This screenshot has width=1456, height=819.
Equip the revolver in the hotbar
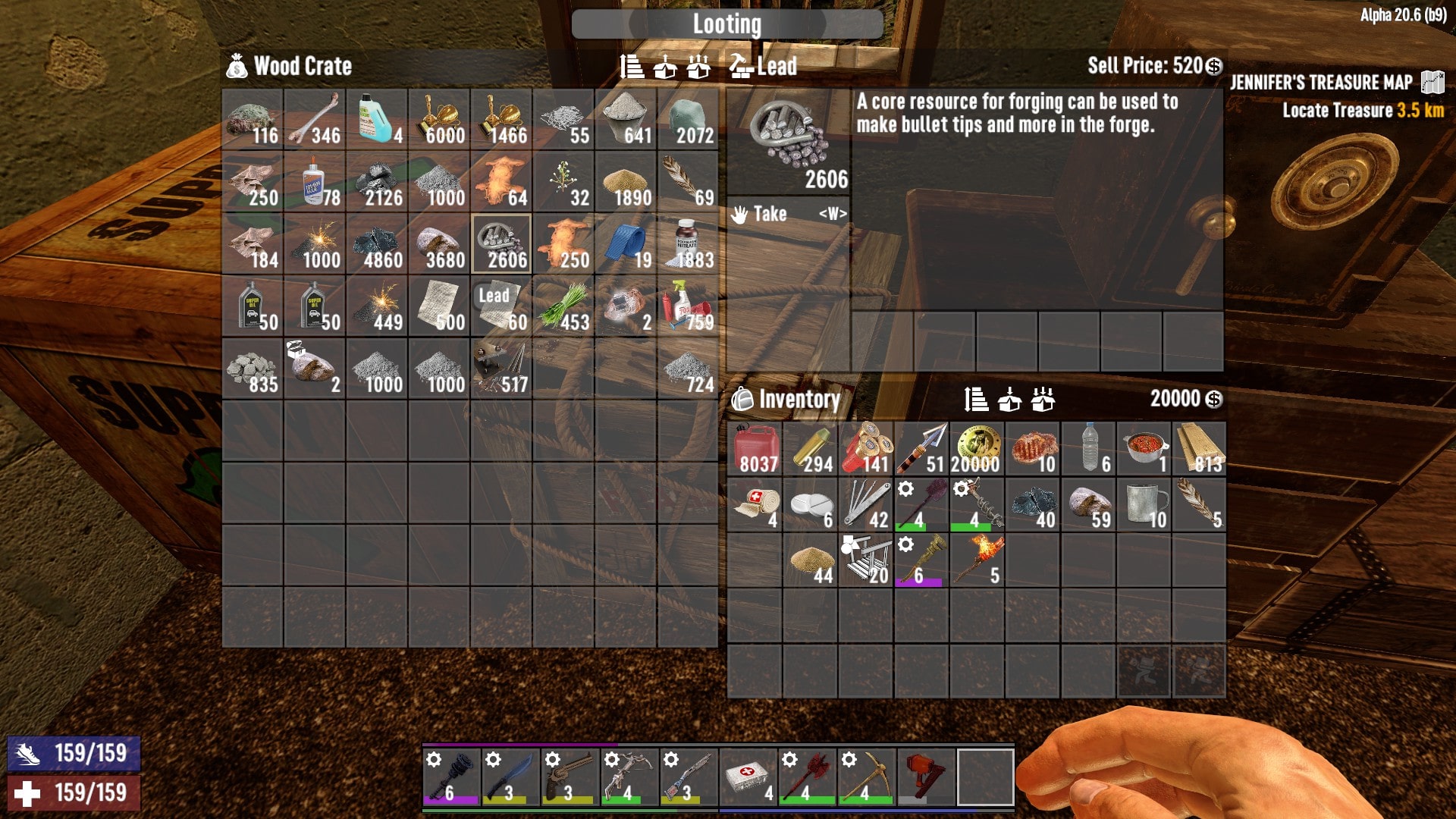(570, 777)
